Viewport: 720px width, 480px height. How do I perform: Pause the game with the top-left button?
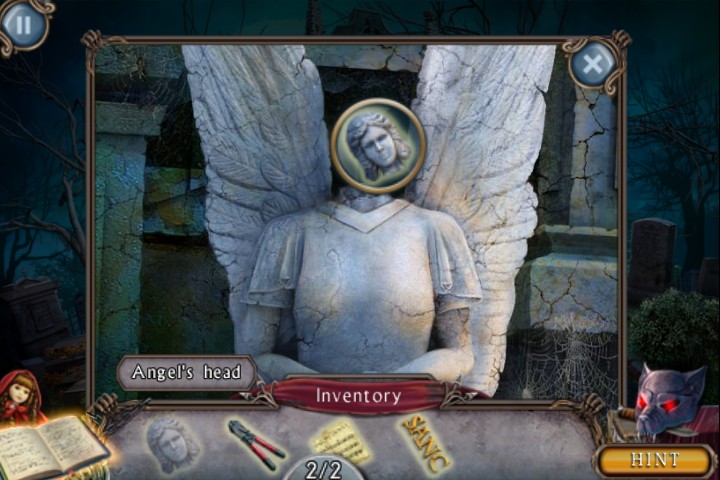point(23,24)
